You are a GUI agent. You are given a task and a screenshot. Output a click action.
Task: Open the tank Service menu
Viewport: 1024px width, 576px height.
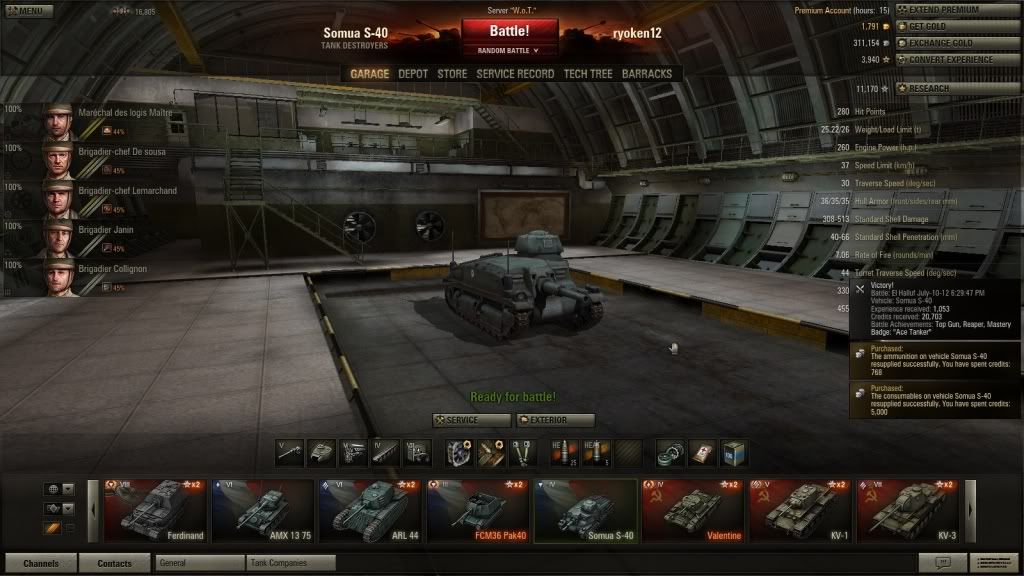(471, 420)
